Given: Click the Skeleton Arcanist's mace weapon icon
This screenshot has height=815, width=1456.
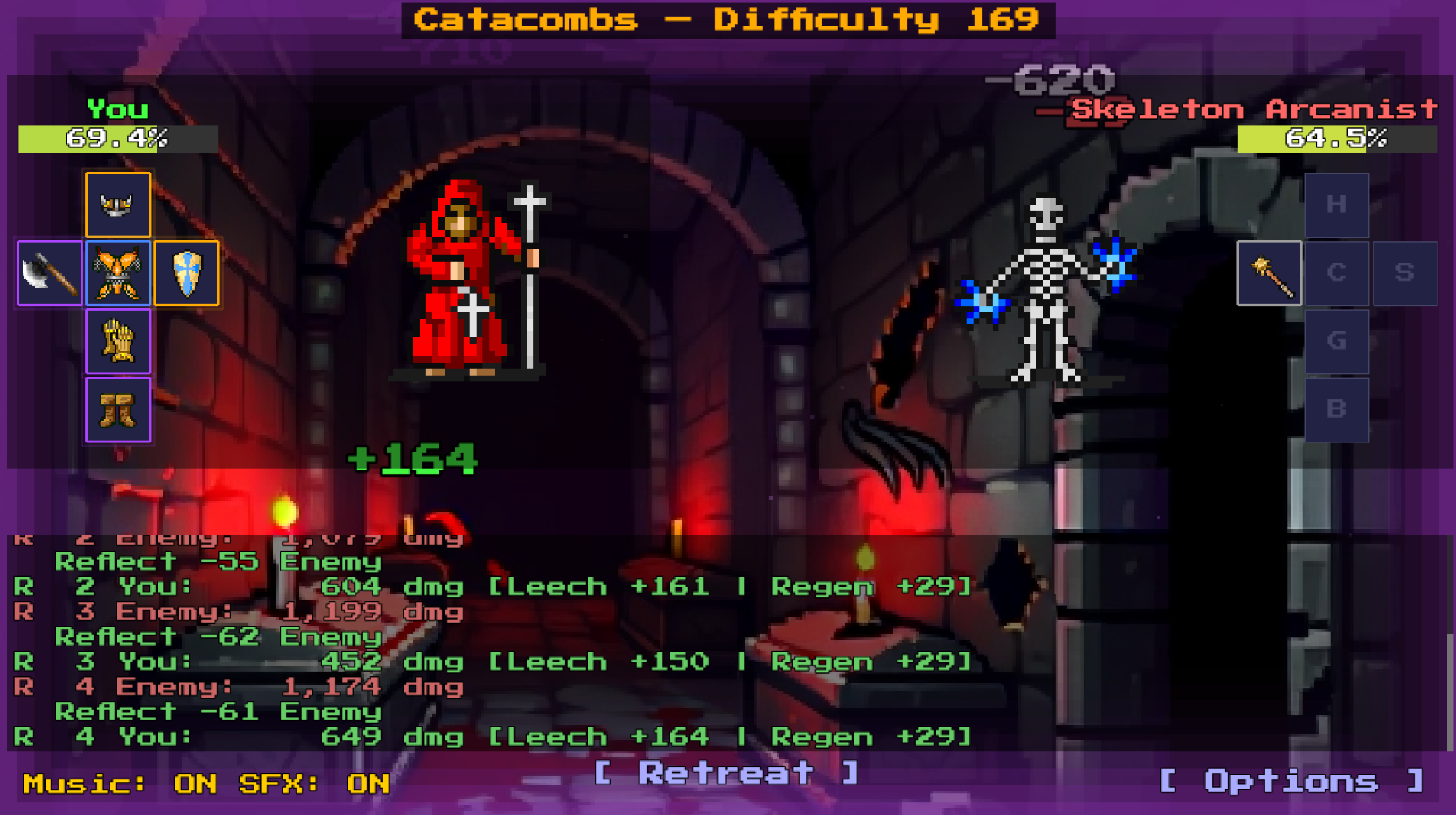Looking at the screenshot, I should point(1268,274).
